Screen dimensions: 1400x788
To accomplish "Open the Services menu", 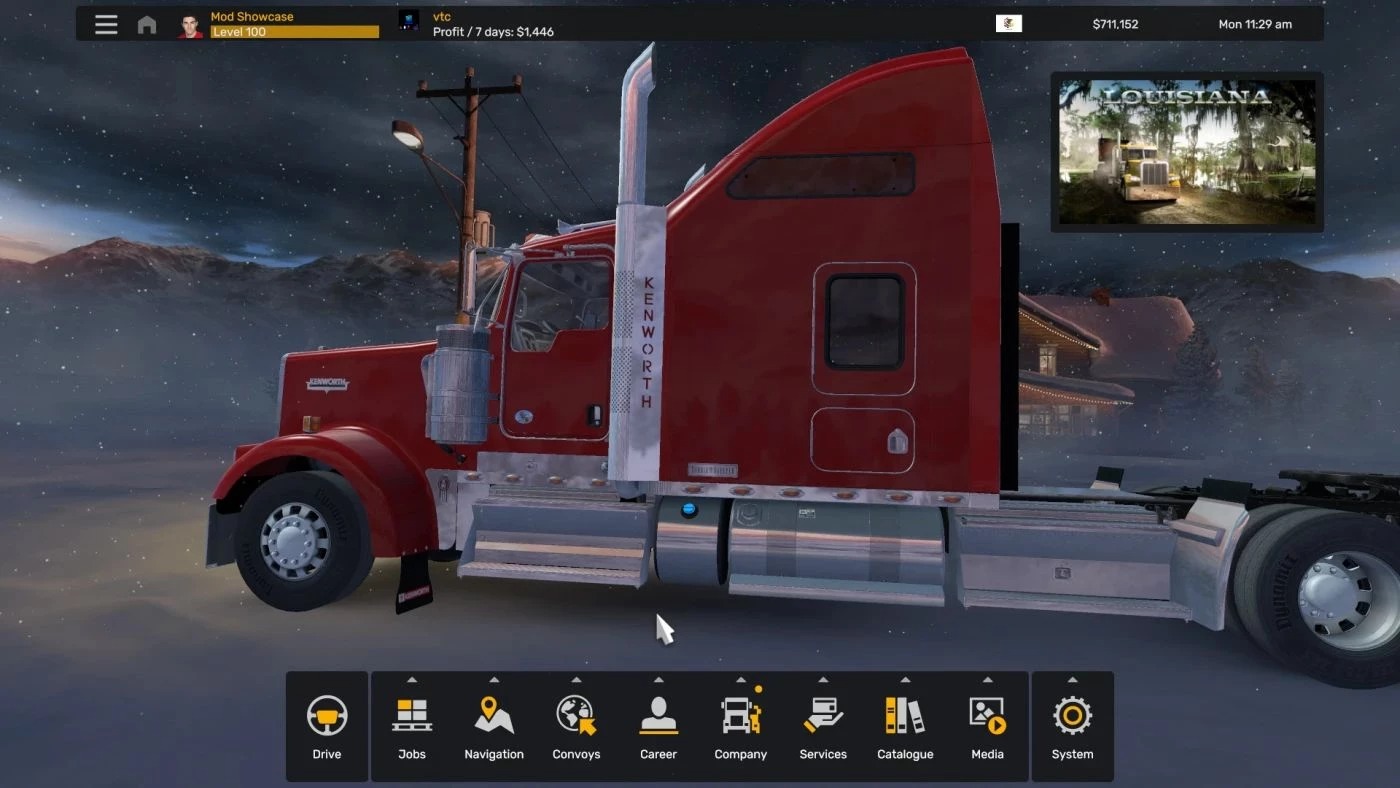I will coord(823,726).
